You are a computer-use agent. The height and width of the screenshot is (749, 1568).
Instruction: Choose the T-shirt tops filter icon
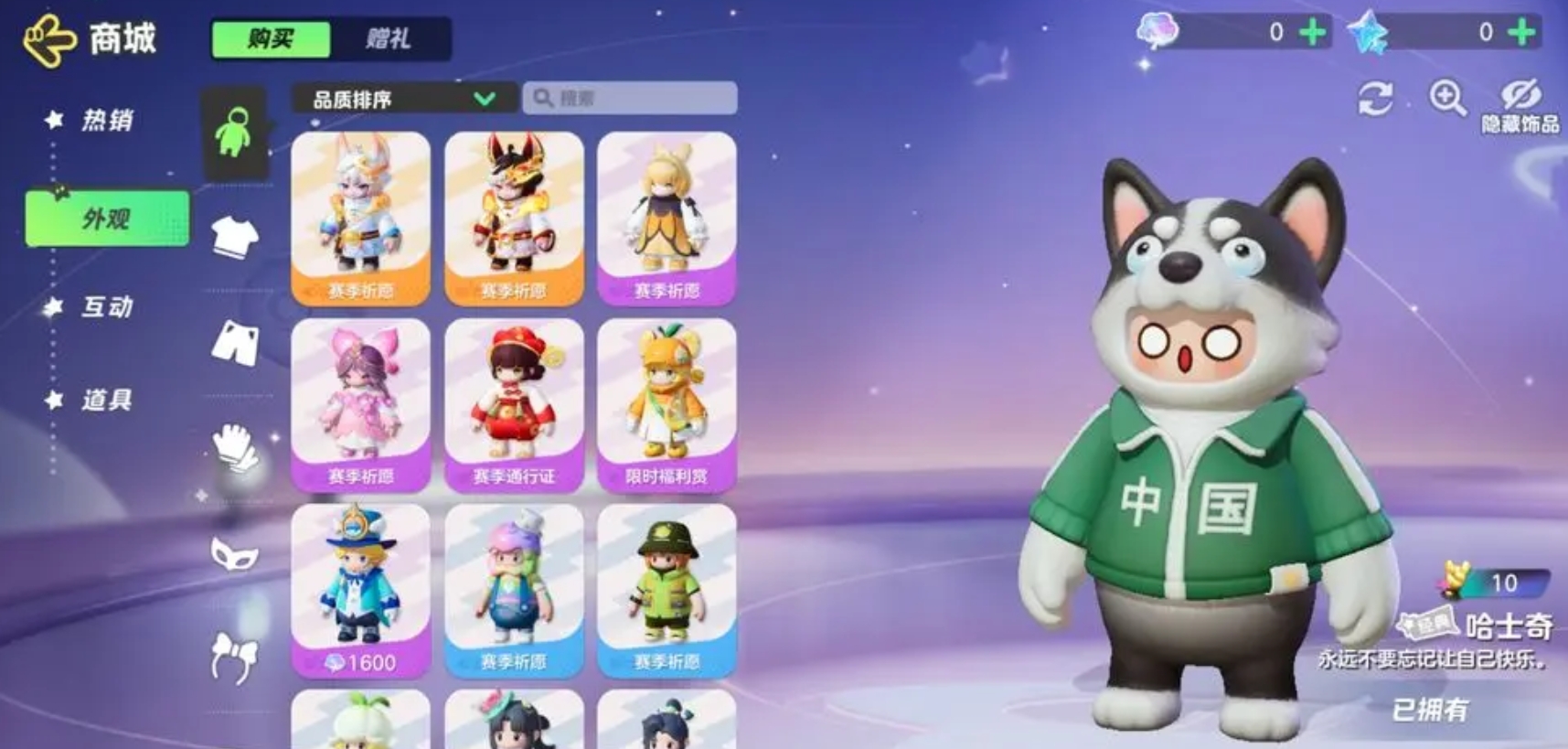pos(235,238)
